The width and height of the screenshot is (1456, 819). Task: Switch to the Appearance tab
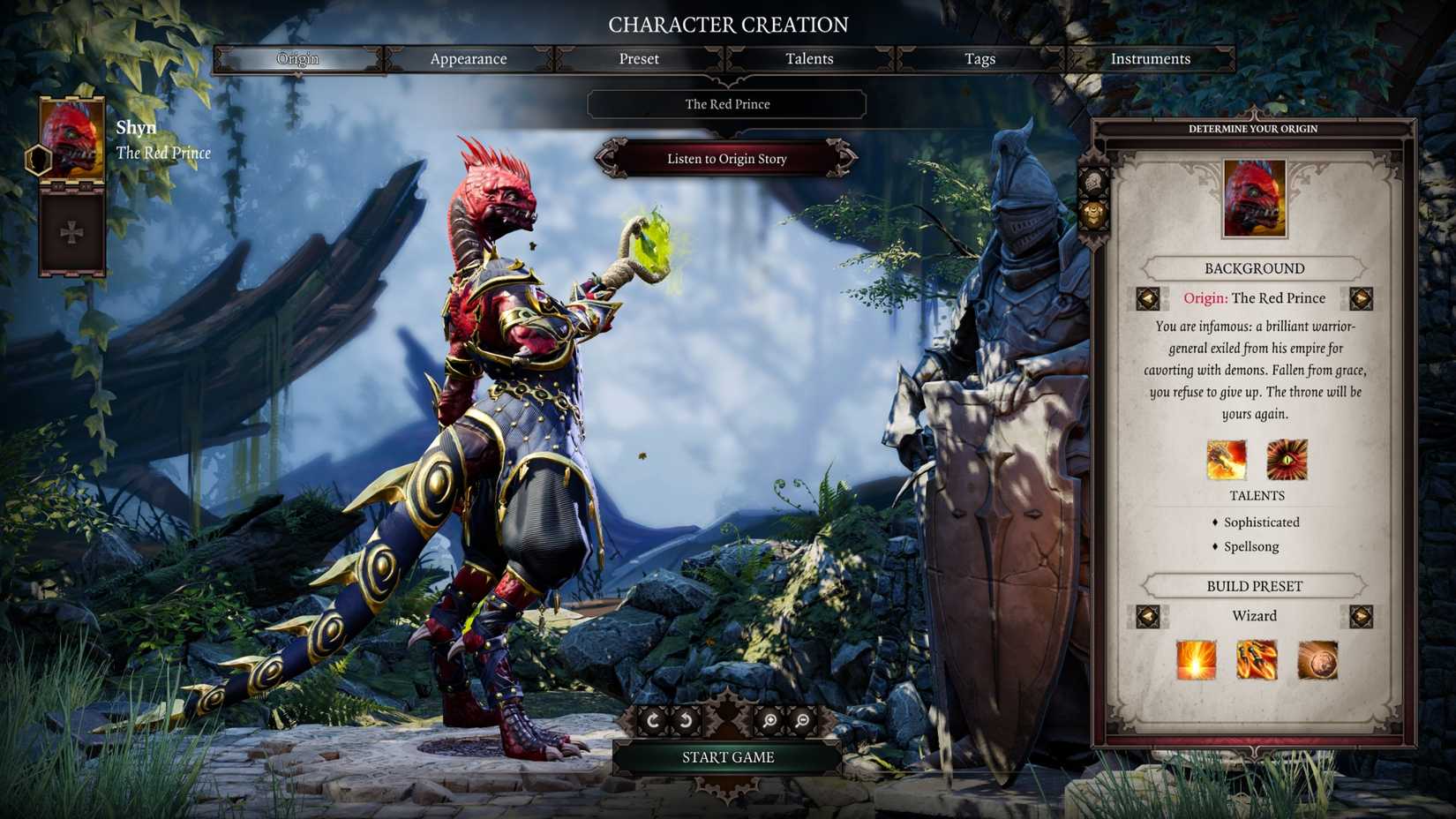(x=469, y=58)
